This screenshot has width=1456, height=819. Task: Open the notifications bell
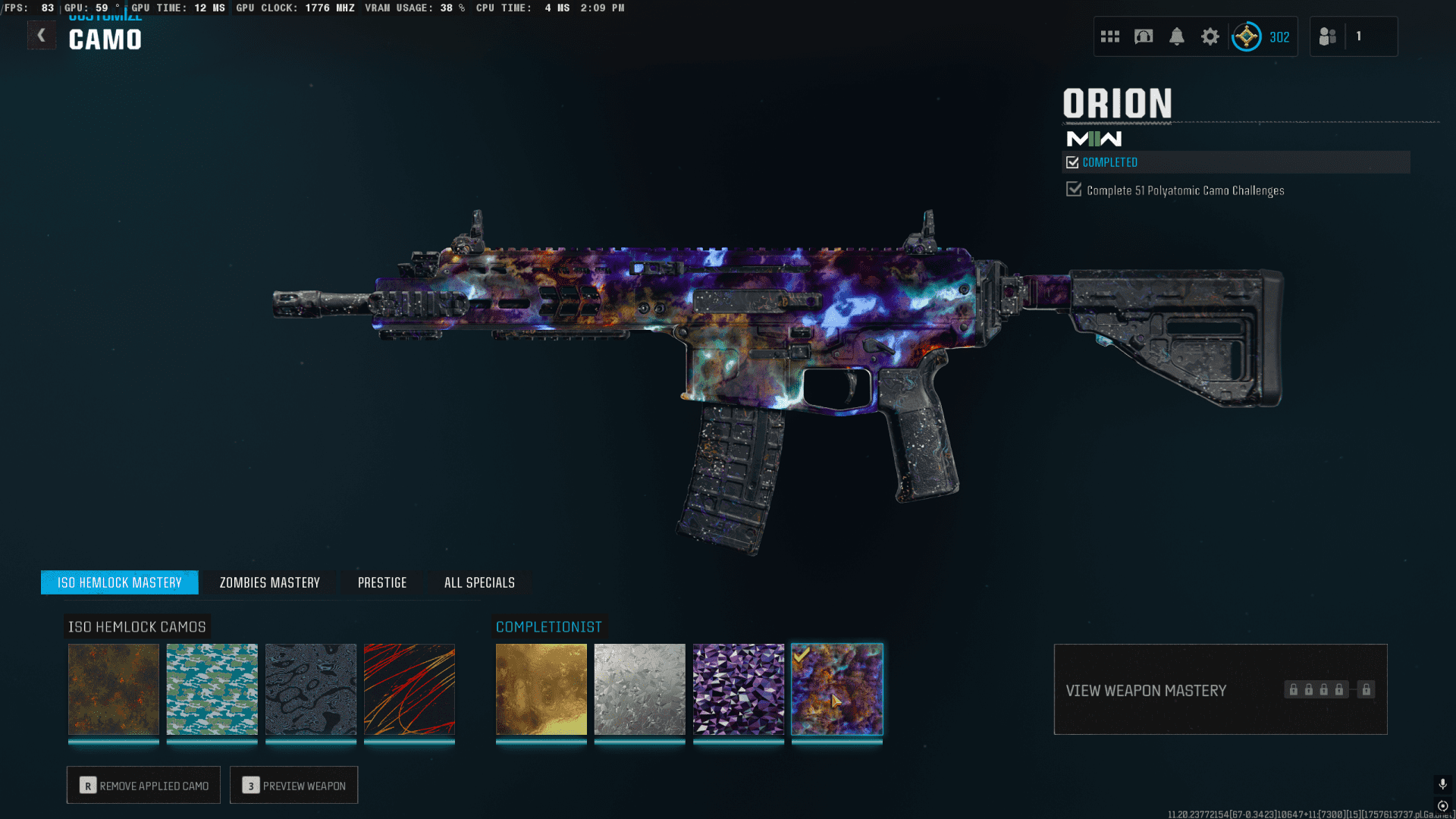(1177, 36)
